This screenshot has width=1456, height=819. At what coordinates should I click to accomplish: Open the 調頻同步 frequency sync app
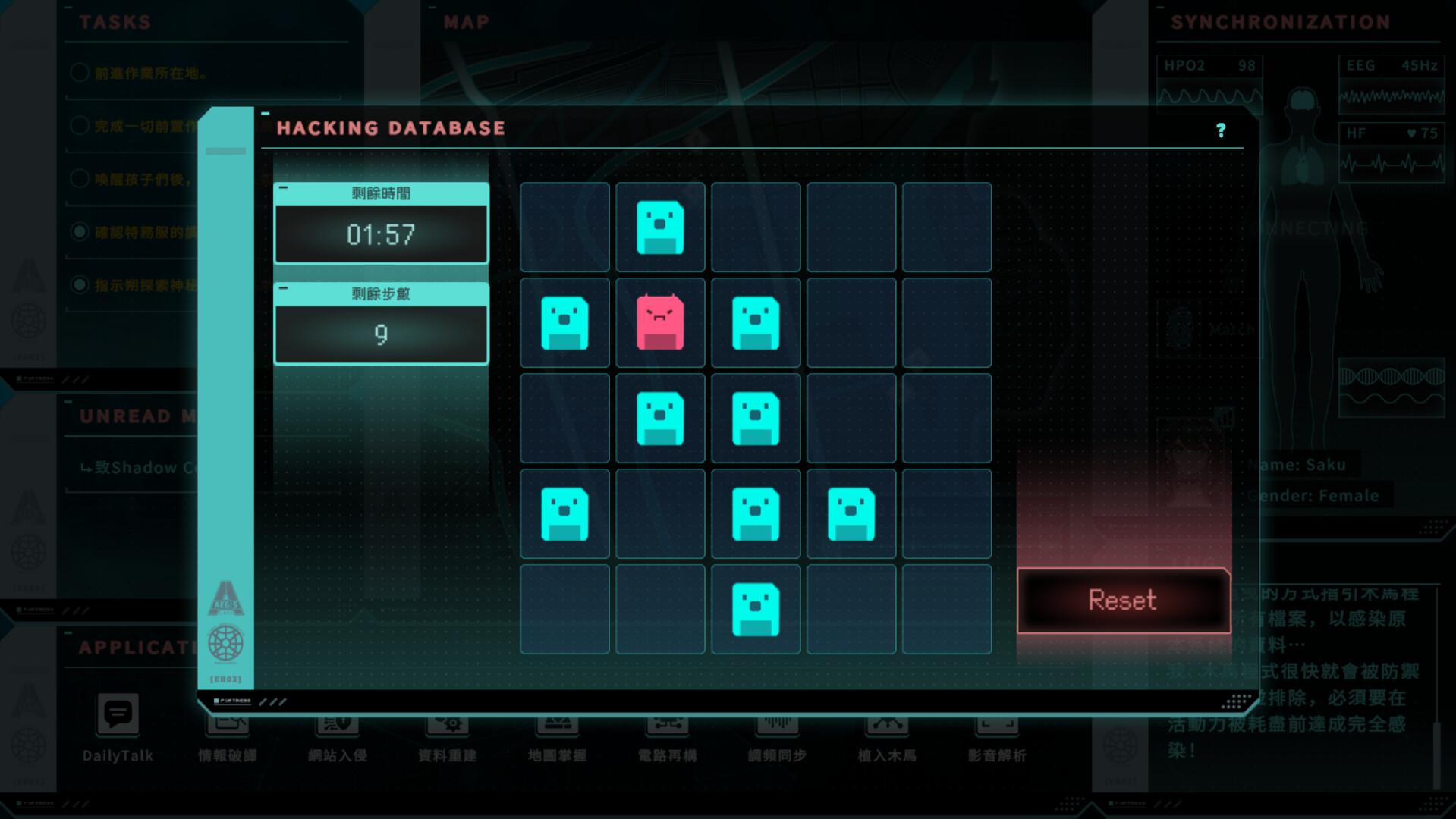(775, 726)
